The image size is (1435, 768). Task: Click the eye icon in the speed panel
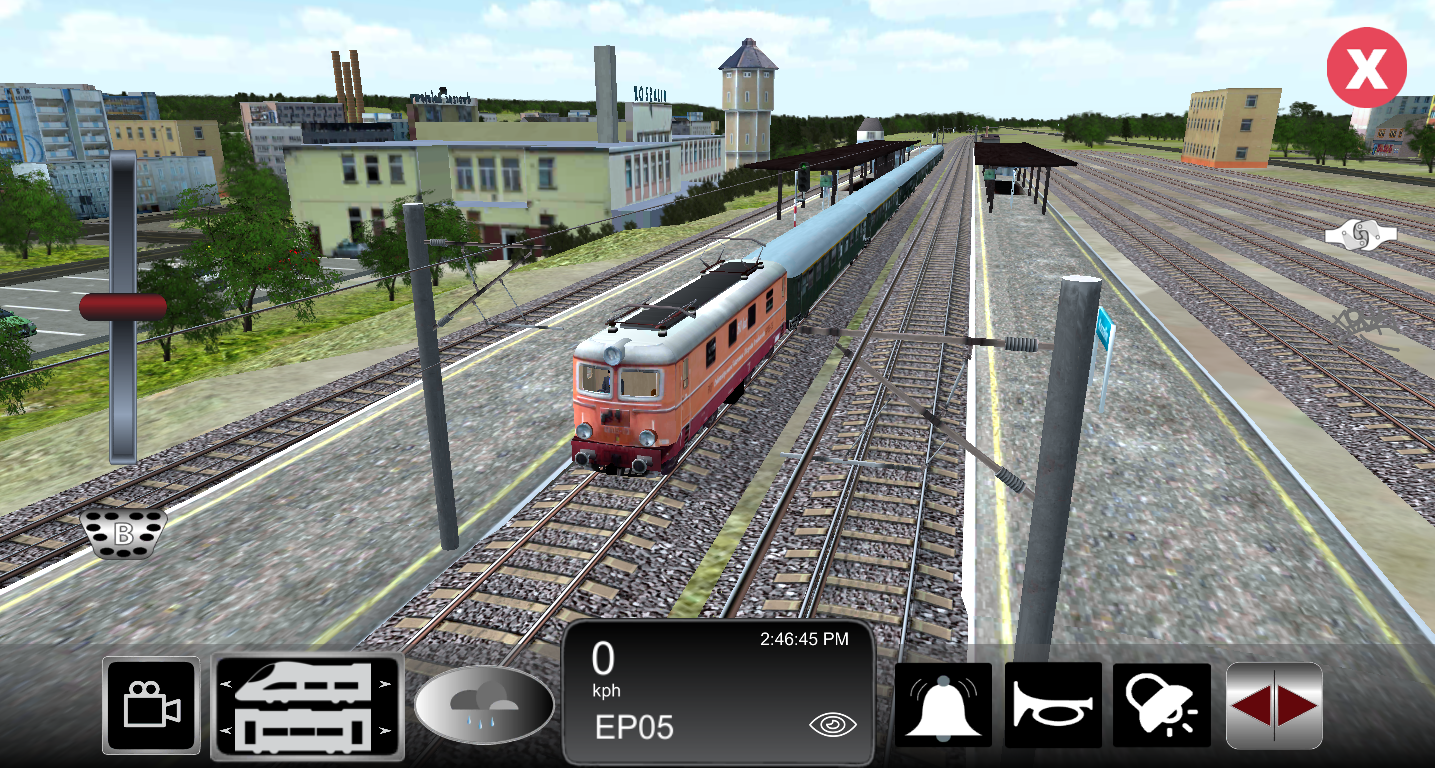pos(832,726)
